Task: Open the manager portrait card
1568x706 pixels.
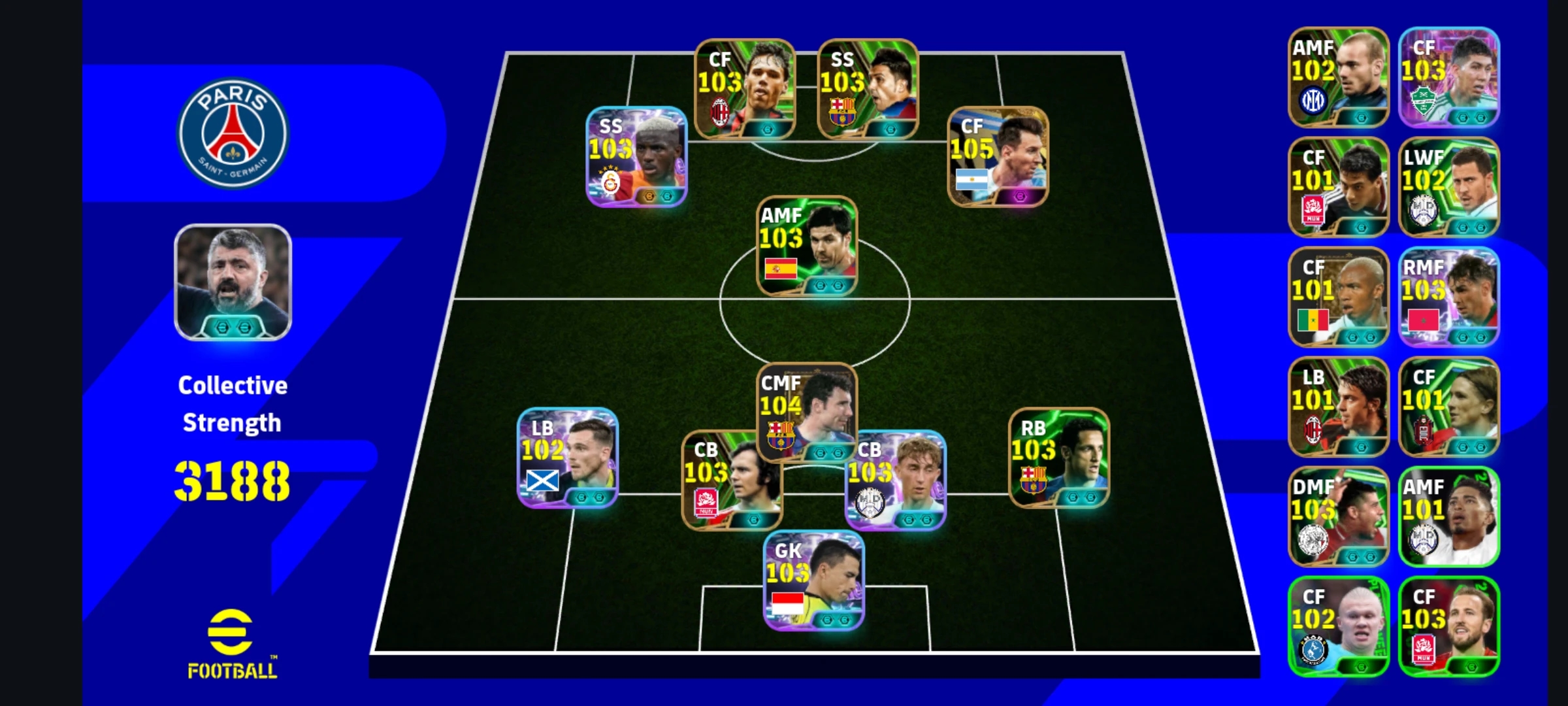Action: coord(233,282)
